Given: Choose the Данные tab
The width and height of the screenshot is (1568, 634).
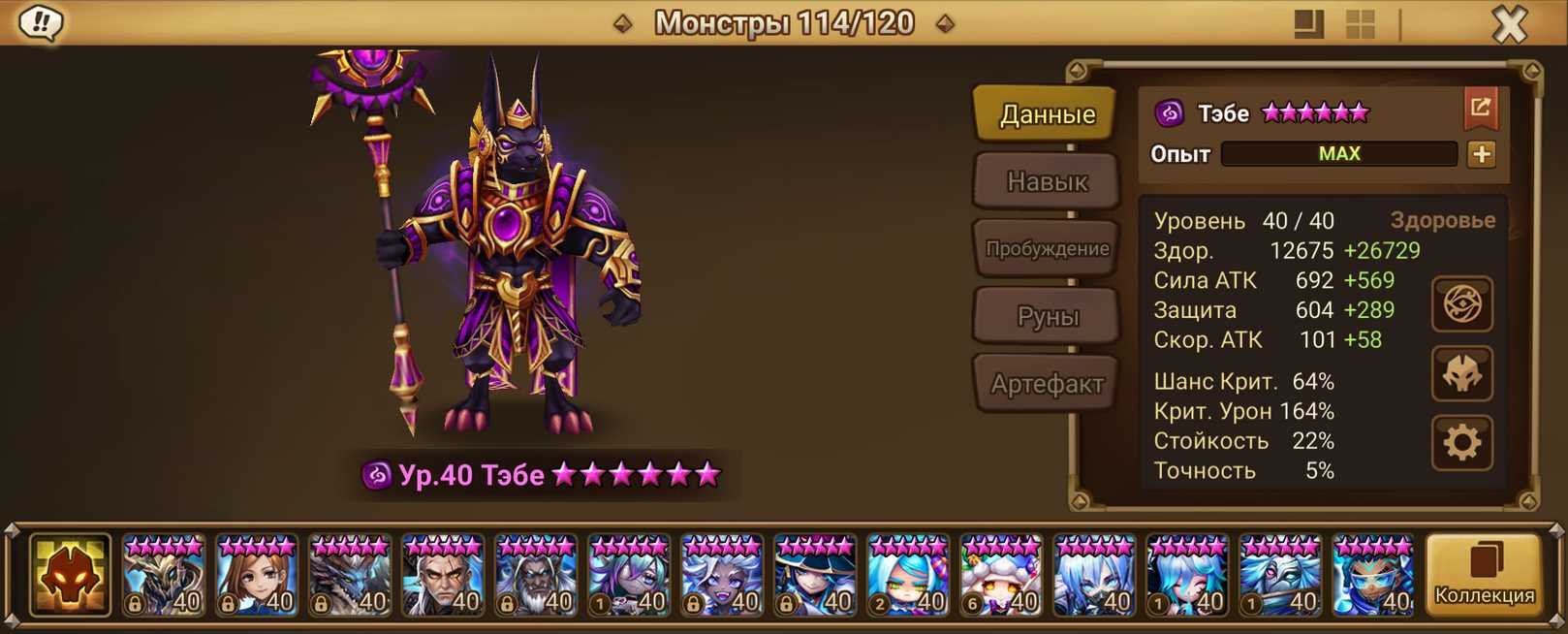Looking at the screenshot, I should [x=1047, y=114].
